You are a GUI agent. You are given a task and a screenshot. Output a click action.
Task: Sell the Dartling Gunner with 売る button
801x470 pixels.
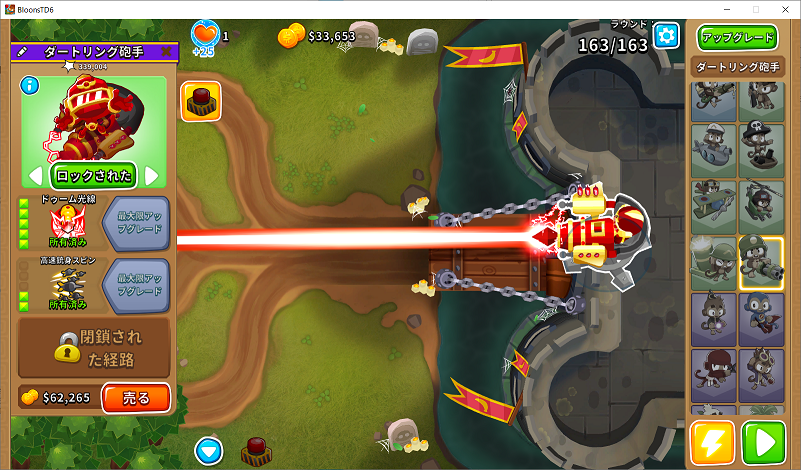coord(136,398)
